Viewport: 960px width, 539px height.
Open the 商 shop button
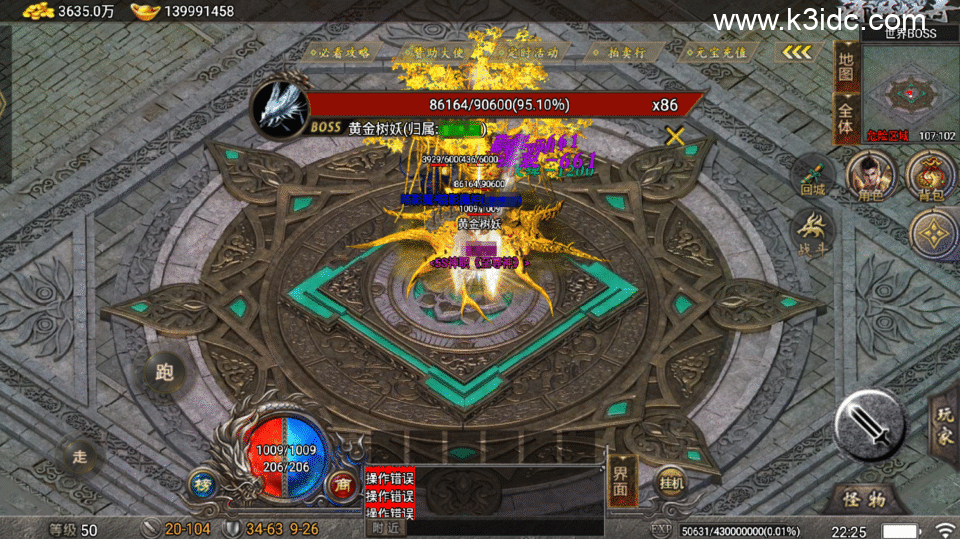click(x=343, y=483)
